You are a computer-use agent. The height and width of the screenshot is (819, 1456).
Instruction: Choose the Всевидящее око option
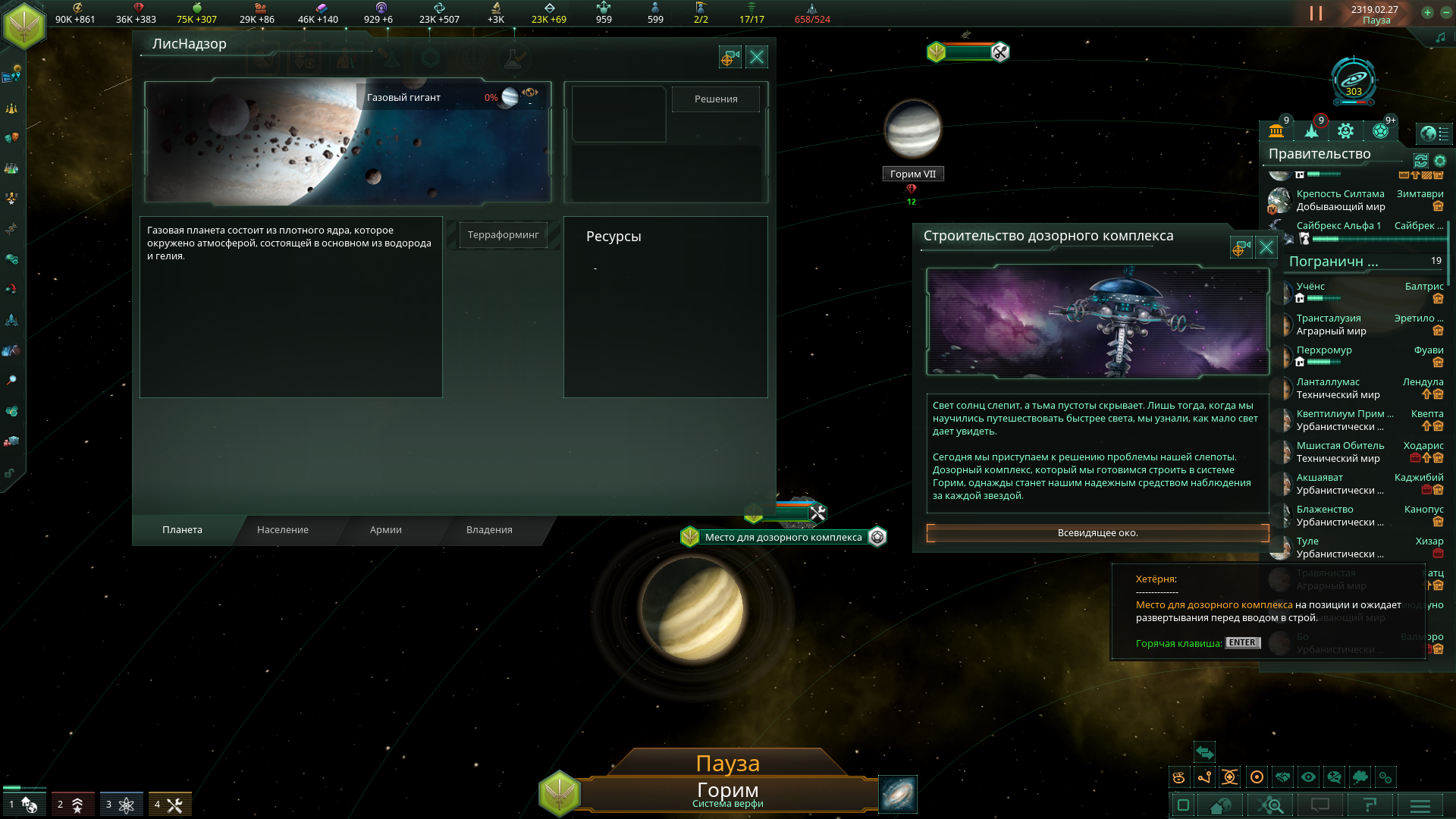1097,533
